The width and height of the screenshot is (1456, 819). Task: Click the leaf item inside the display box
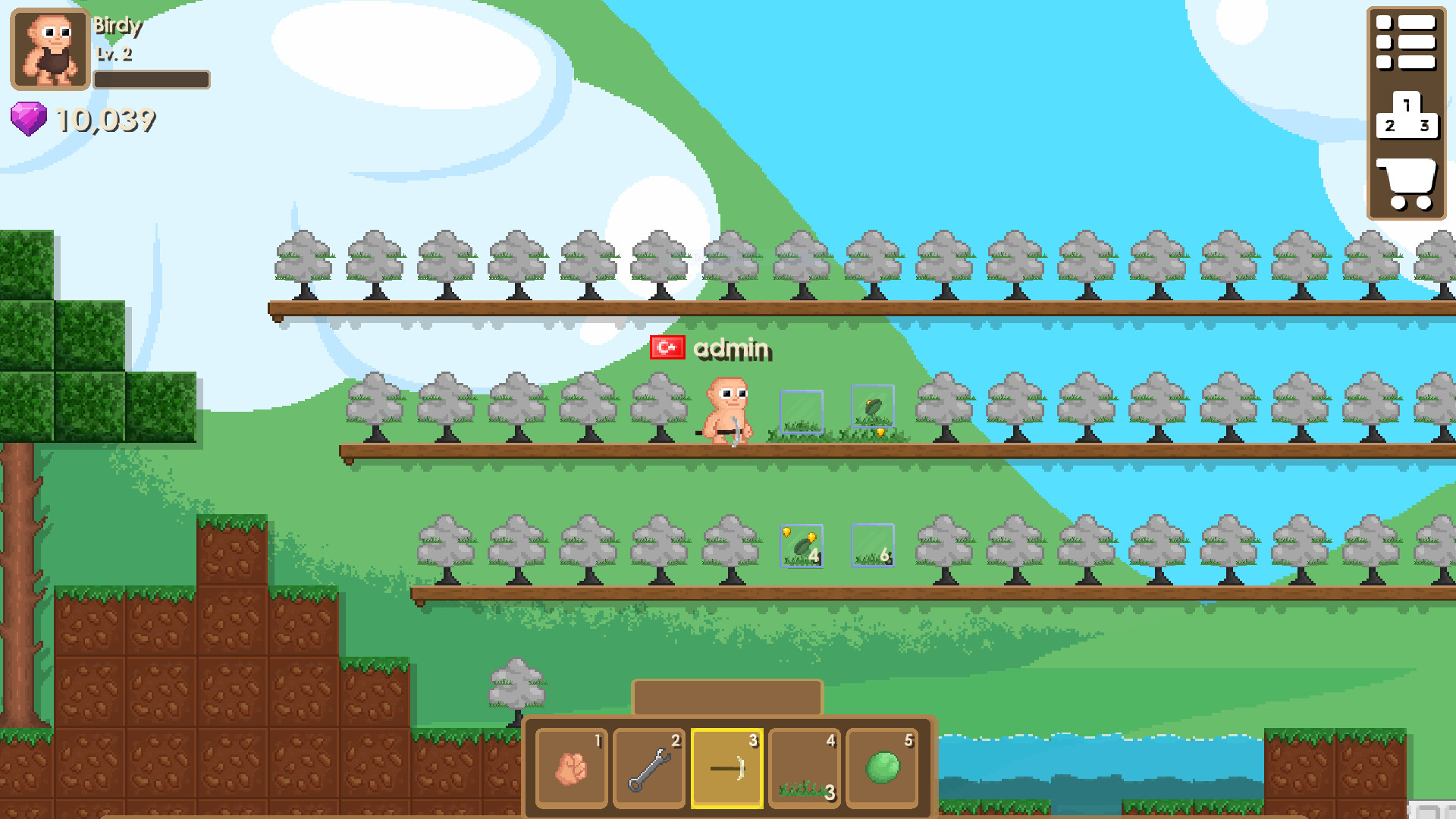pyautogui.click(x=874, y=406)
